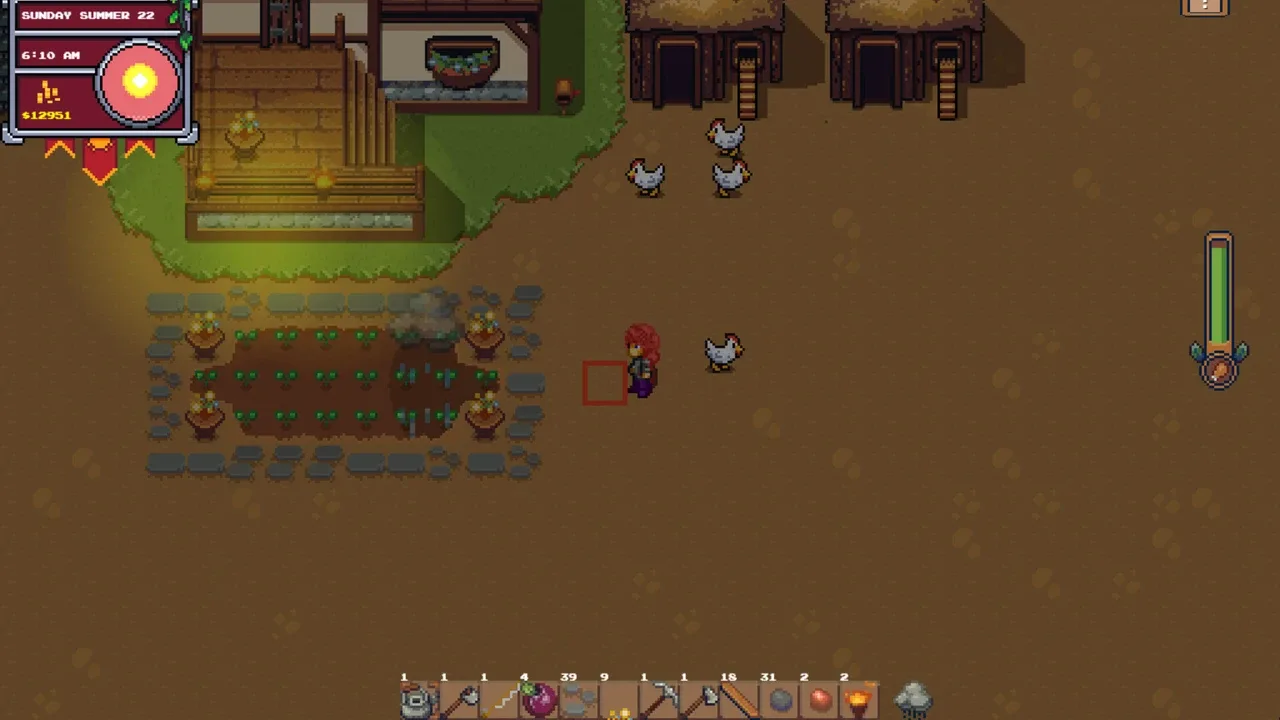
Task: Pick the round gray stone stack of 31
Action: pos(779,700)
